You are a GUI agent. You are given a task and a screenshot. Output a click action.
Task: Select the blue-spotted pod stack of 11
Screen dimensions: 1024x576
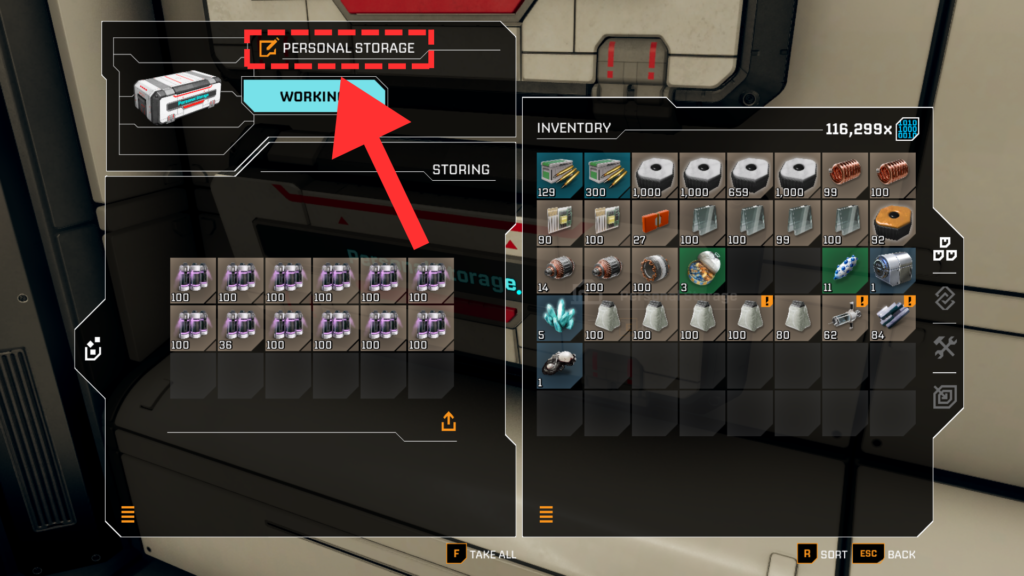[845, 271]
